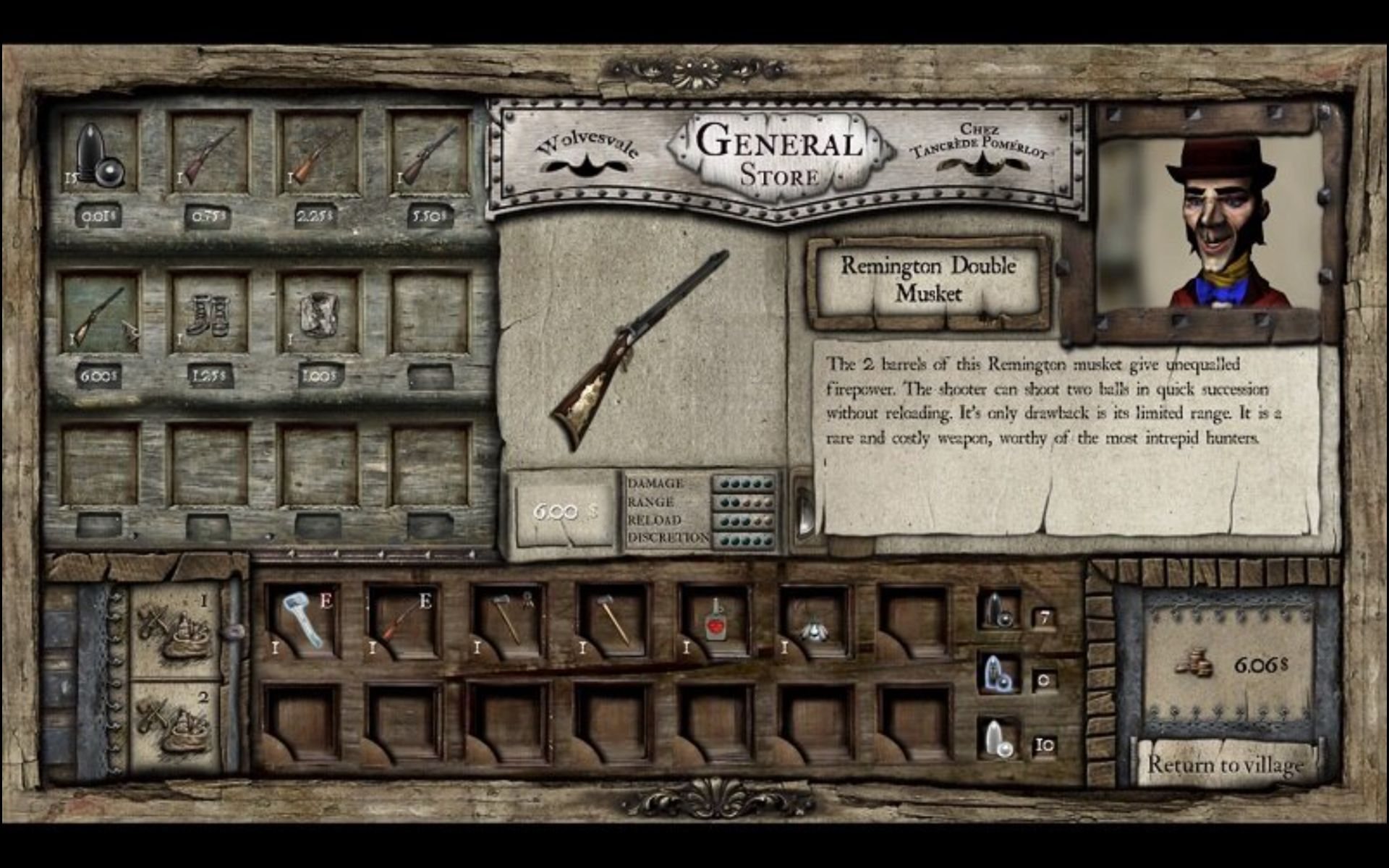
Task: Select the bullets priced 0.01$ in the shop
Action: pyautogui.click(x=100, y=153)
